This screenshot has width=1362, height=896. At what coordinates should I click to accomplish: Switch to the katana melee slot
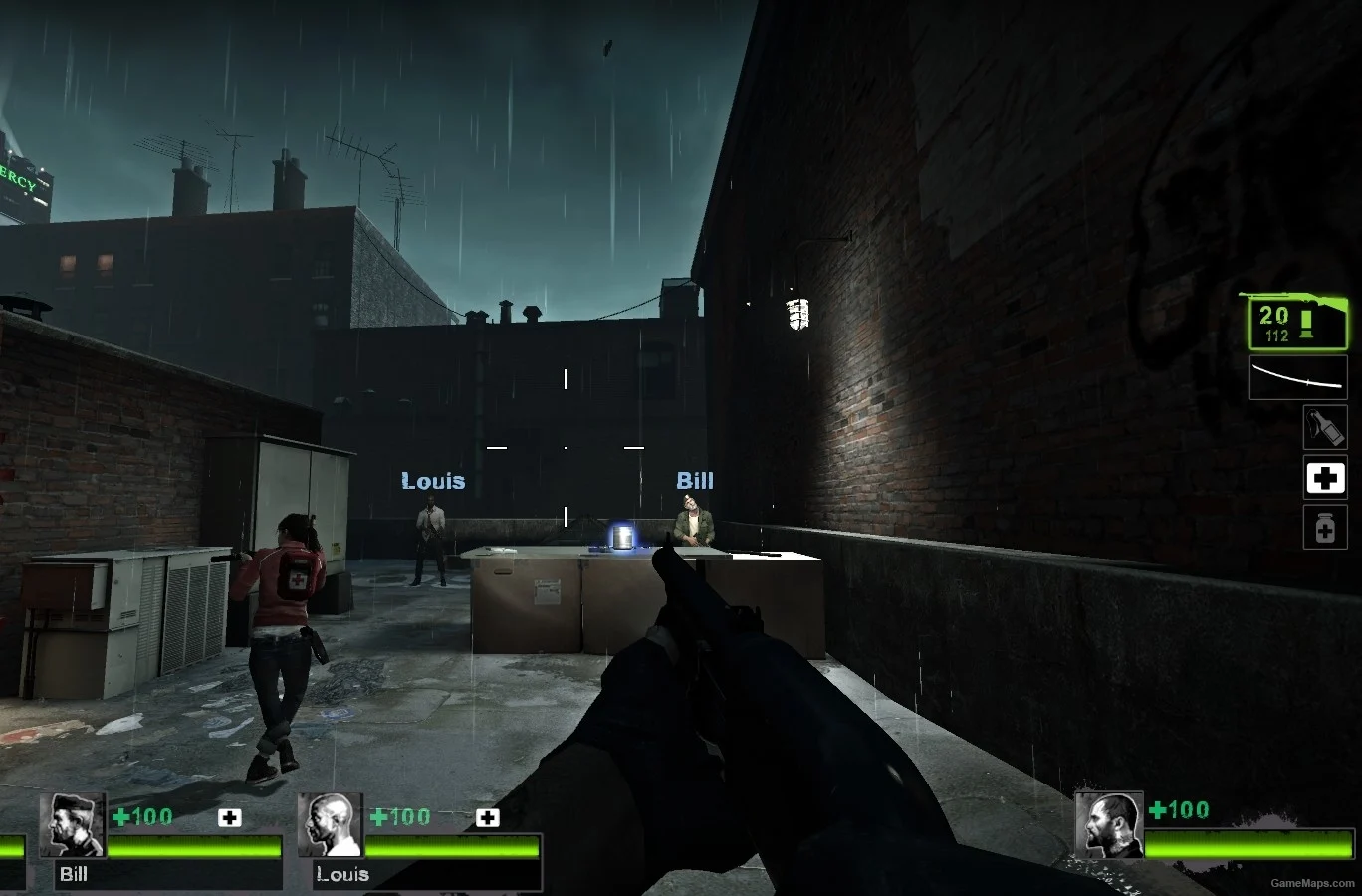coord(1298,378)
